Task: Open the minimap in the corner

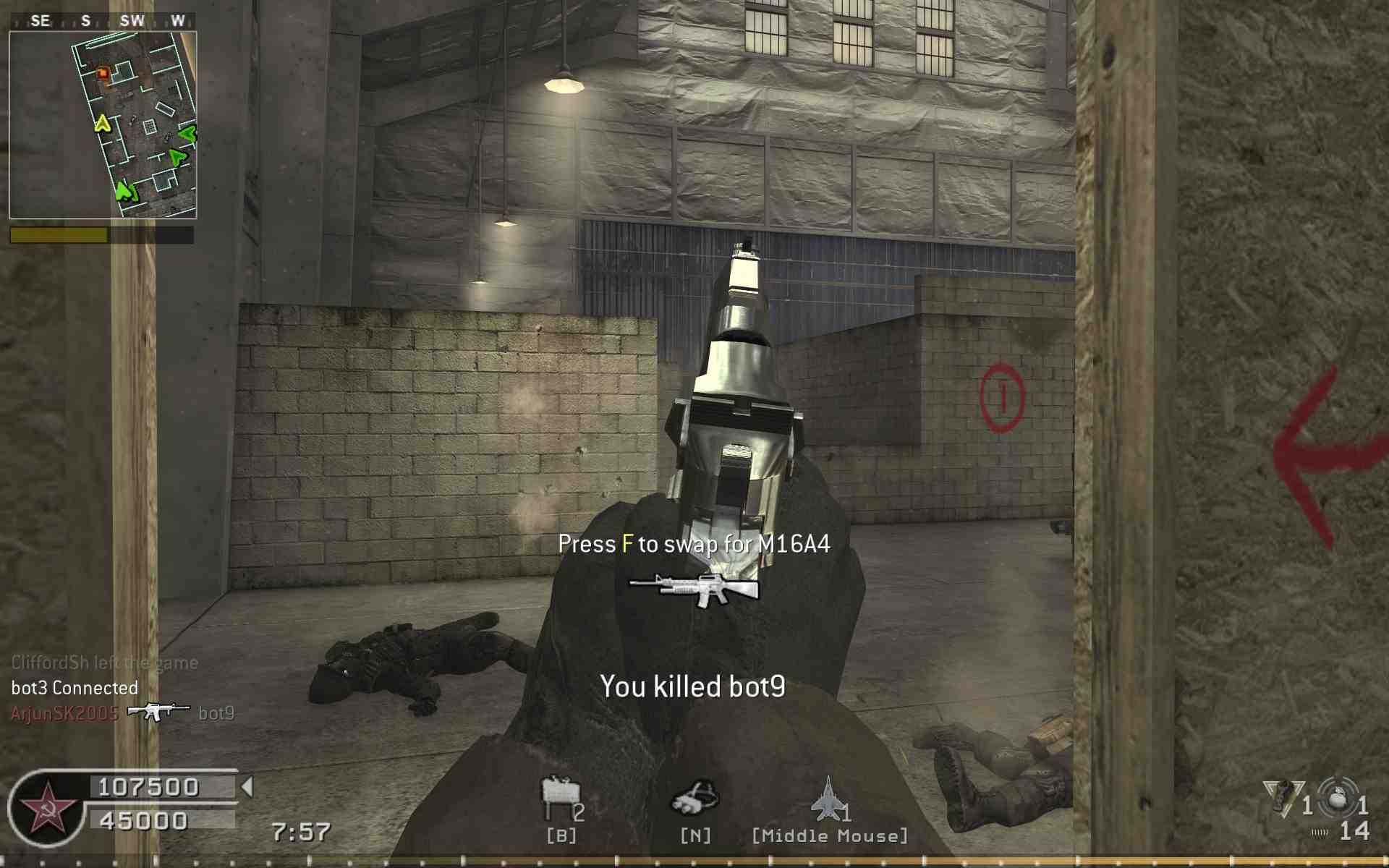Action: (x=103, y=124)
